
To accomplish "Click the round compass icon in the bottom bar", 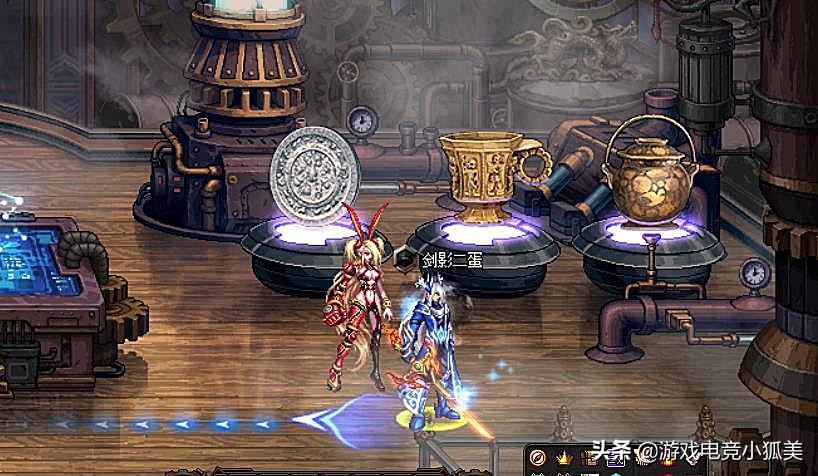I will (539, 458).
